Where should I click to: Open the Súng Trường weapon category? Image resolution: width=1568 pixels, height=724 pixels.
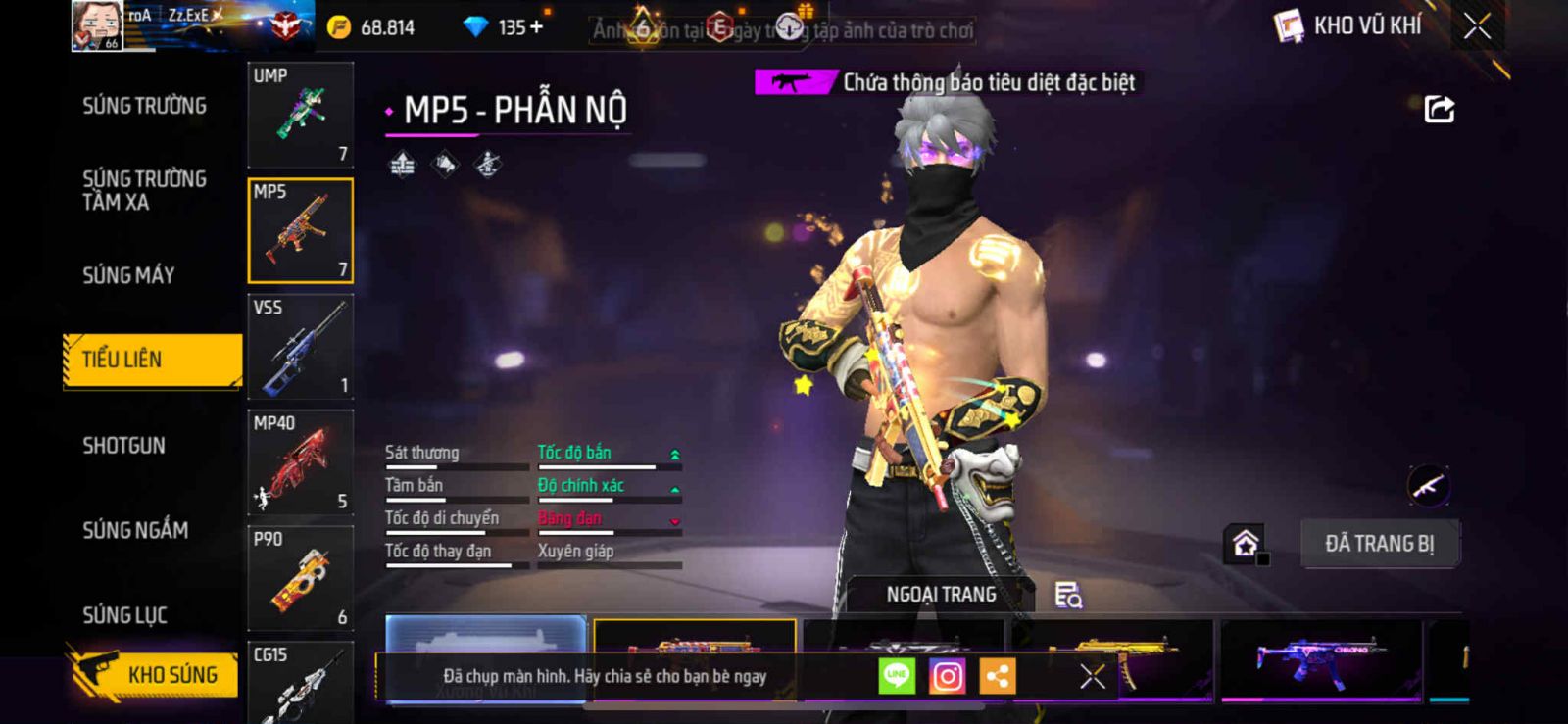(x=144, y=106)
